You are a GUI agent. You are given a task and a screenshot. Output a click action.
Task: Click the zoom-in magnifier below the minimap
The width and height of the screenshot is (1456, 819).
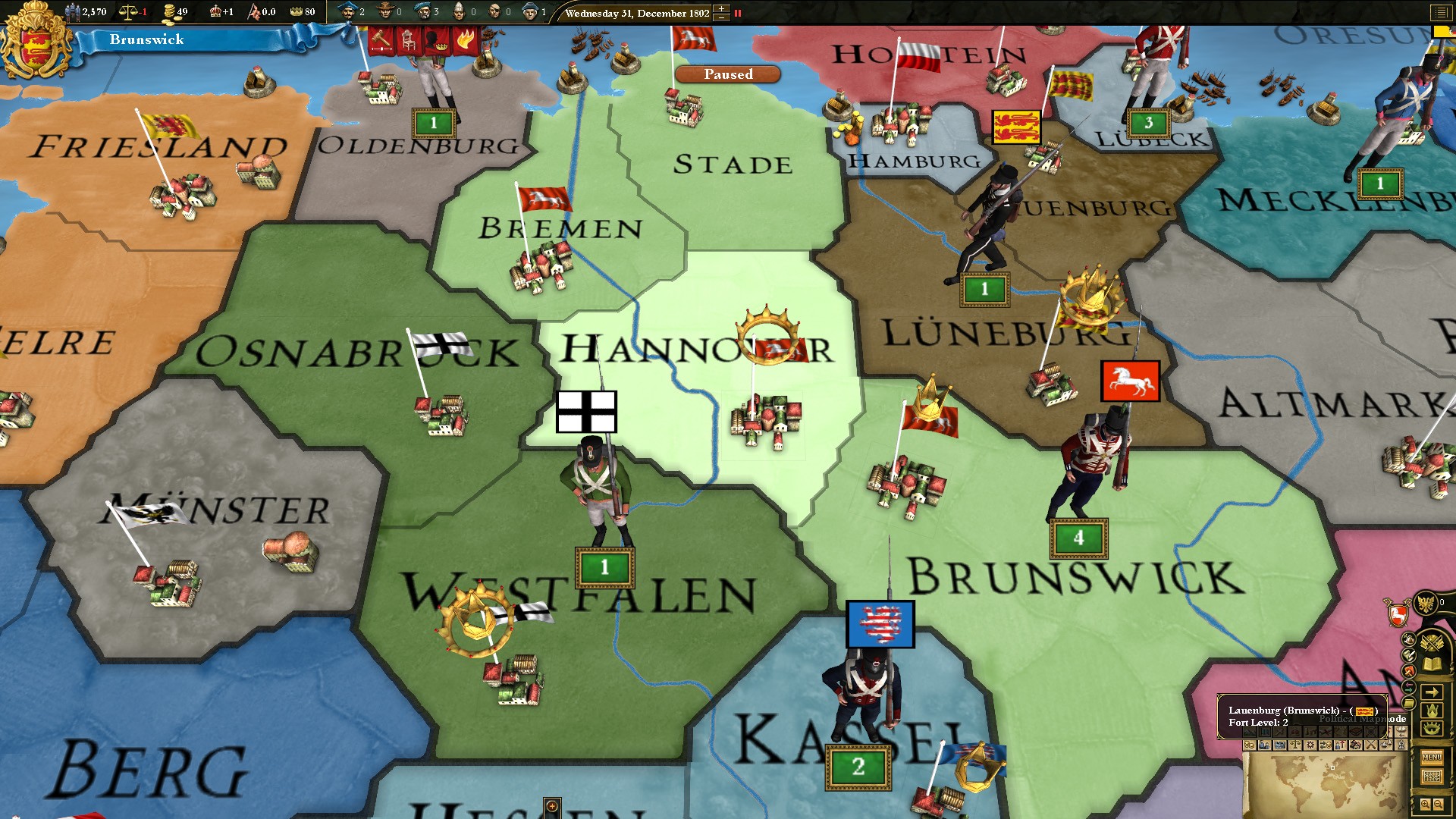1425,804
